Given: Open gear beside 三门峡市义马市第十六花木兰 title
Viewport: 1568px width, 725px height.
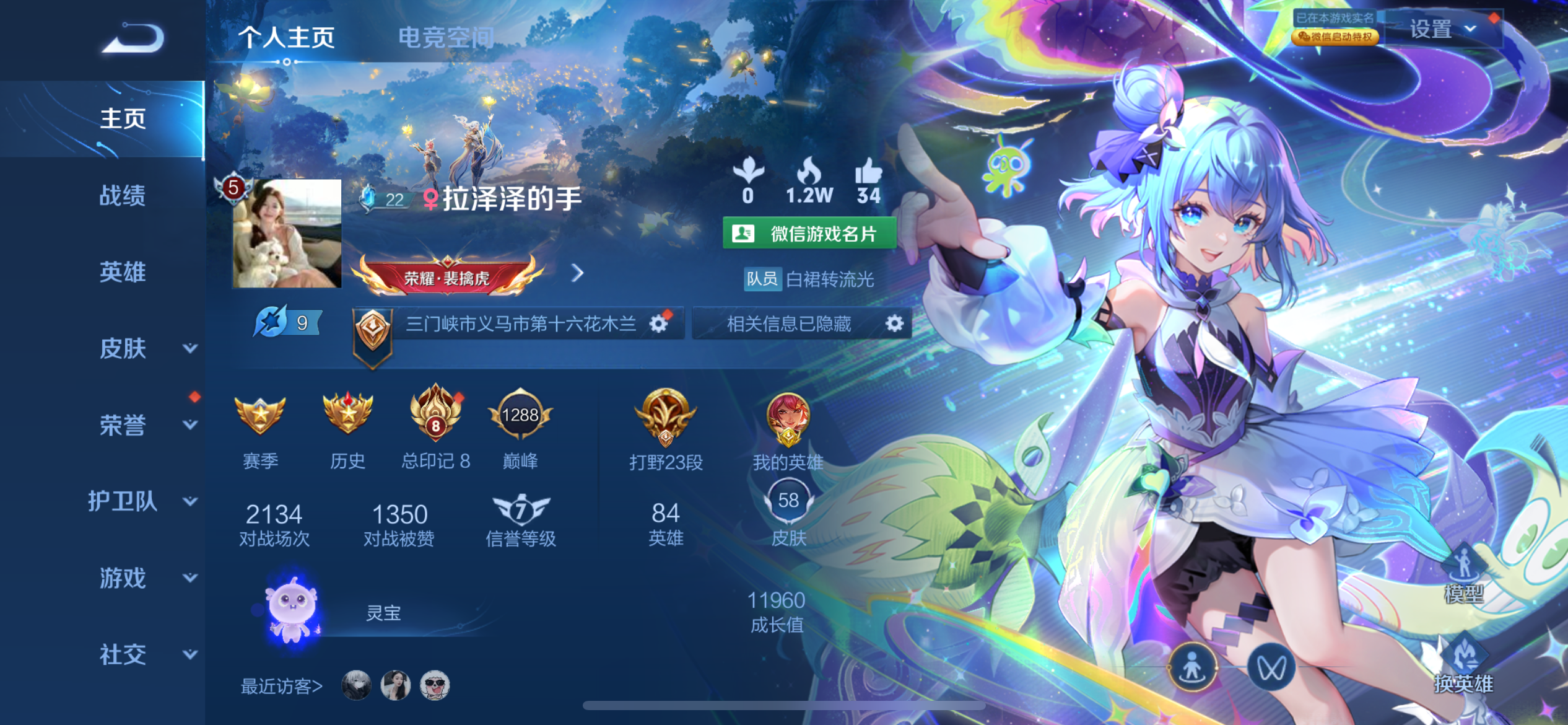Looking at the screenshot, I should coord(660,323).
